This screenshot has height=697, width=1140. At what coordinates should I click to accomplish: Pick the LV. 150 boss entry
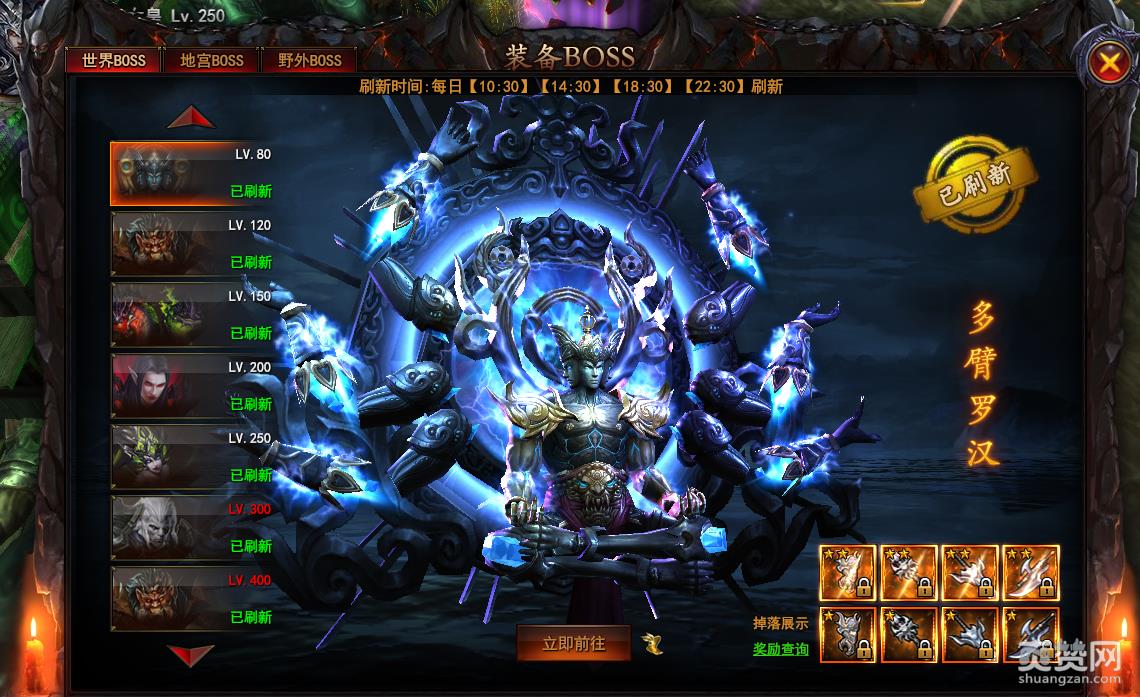191,315
